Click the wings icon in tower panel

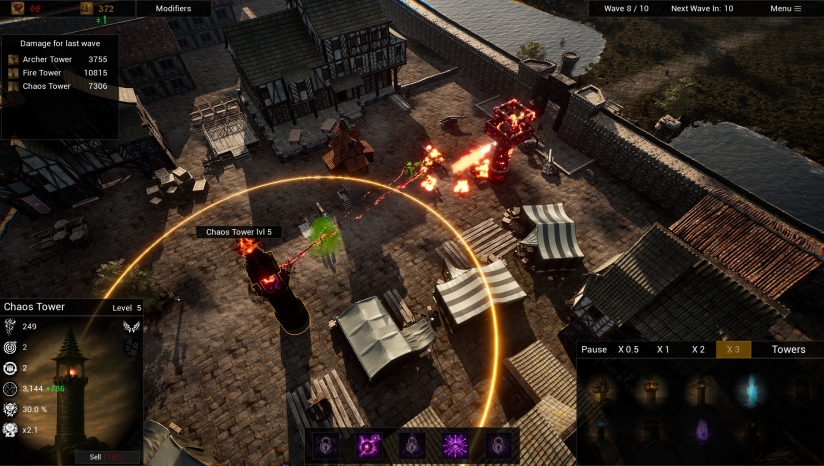(x=131, y=326)
